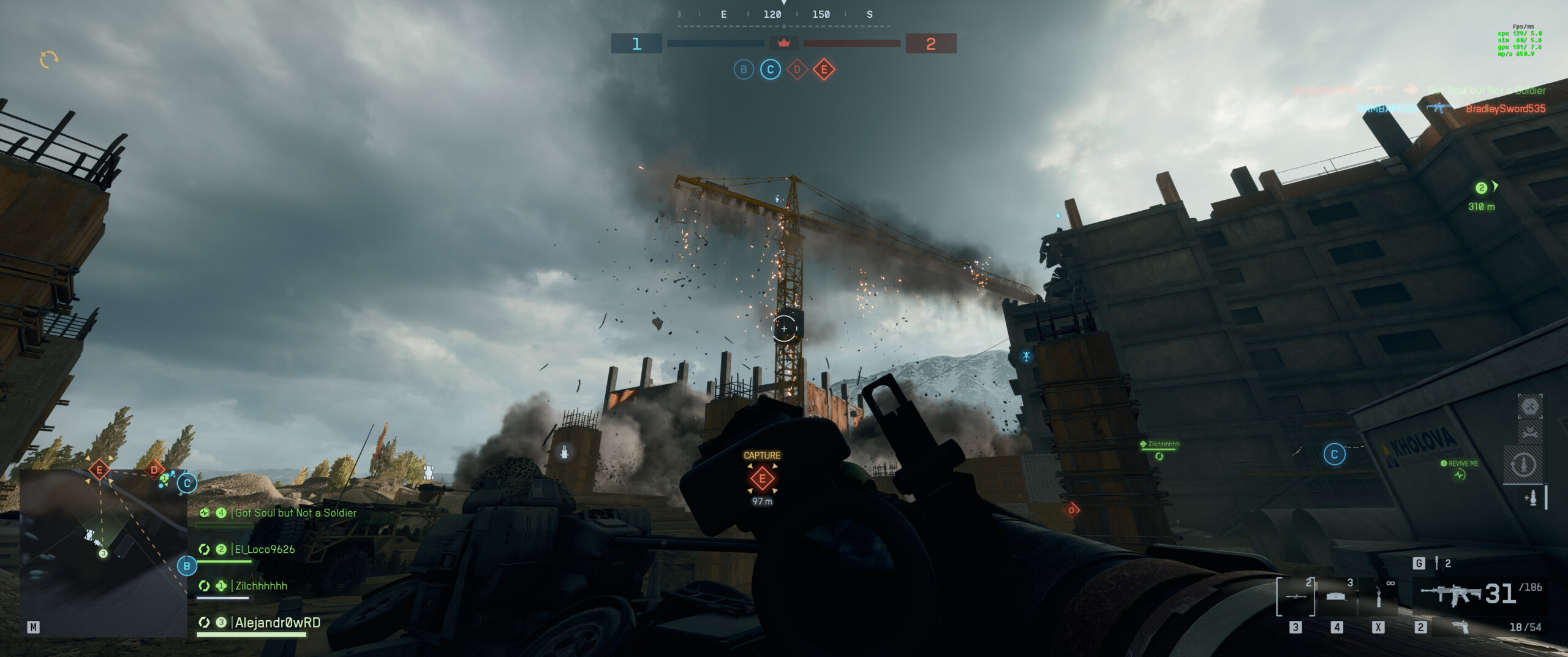Select objective E in the top scoreboard
The height and width of the screenshot is (657, 1568).
coord(824,70)
